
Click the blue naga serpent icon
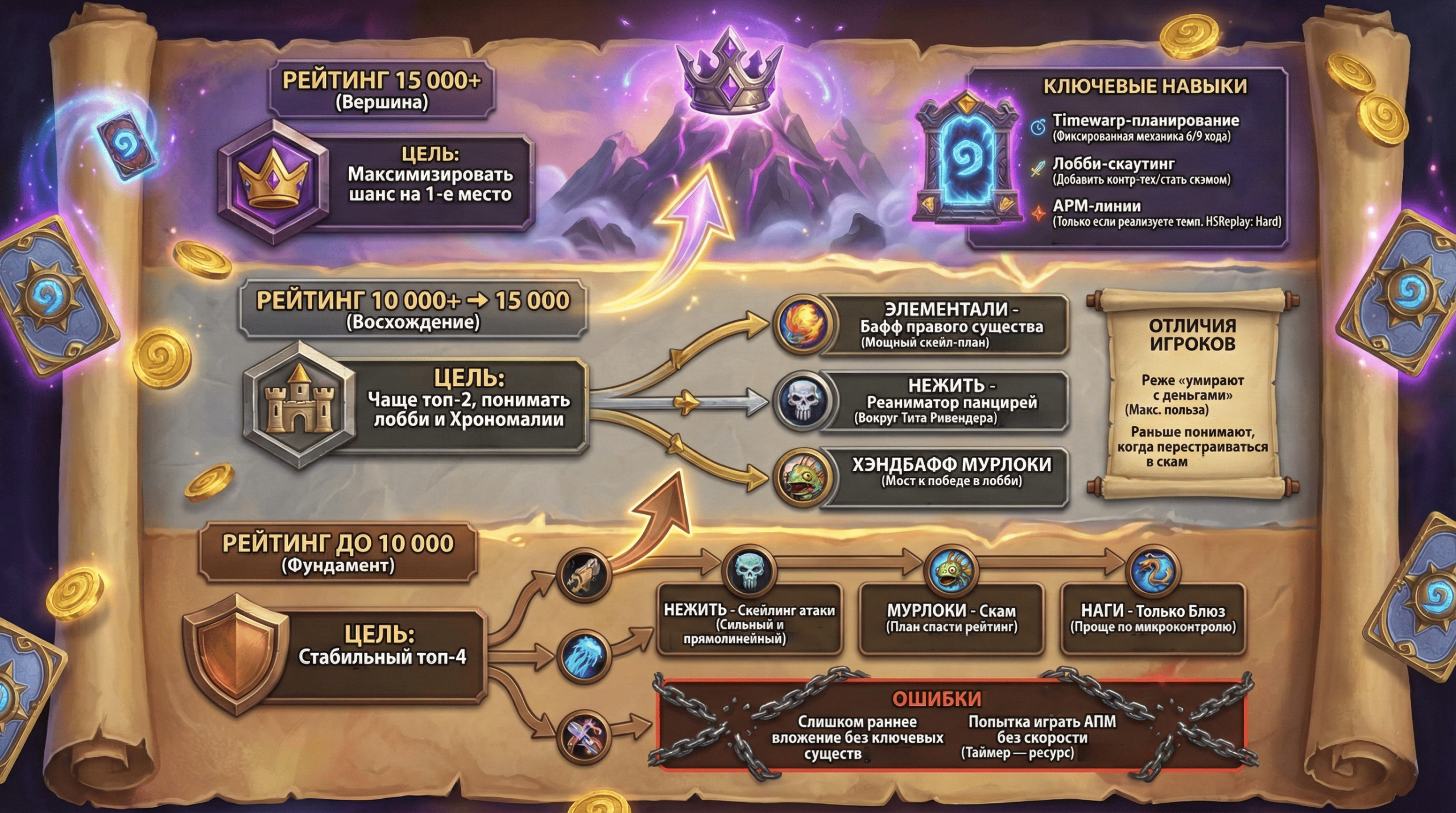(1153, 572)
